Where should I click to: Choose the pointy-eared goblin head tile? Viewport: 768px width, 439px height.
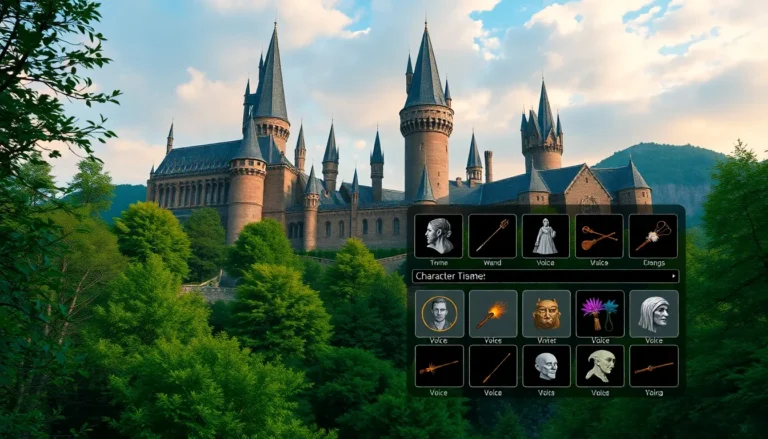coord(599,366)
